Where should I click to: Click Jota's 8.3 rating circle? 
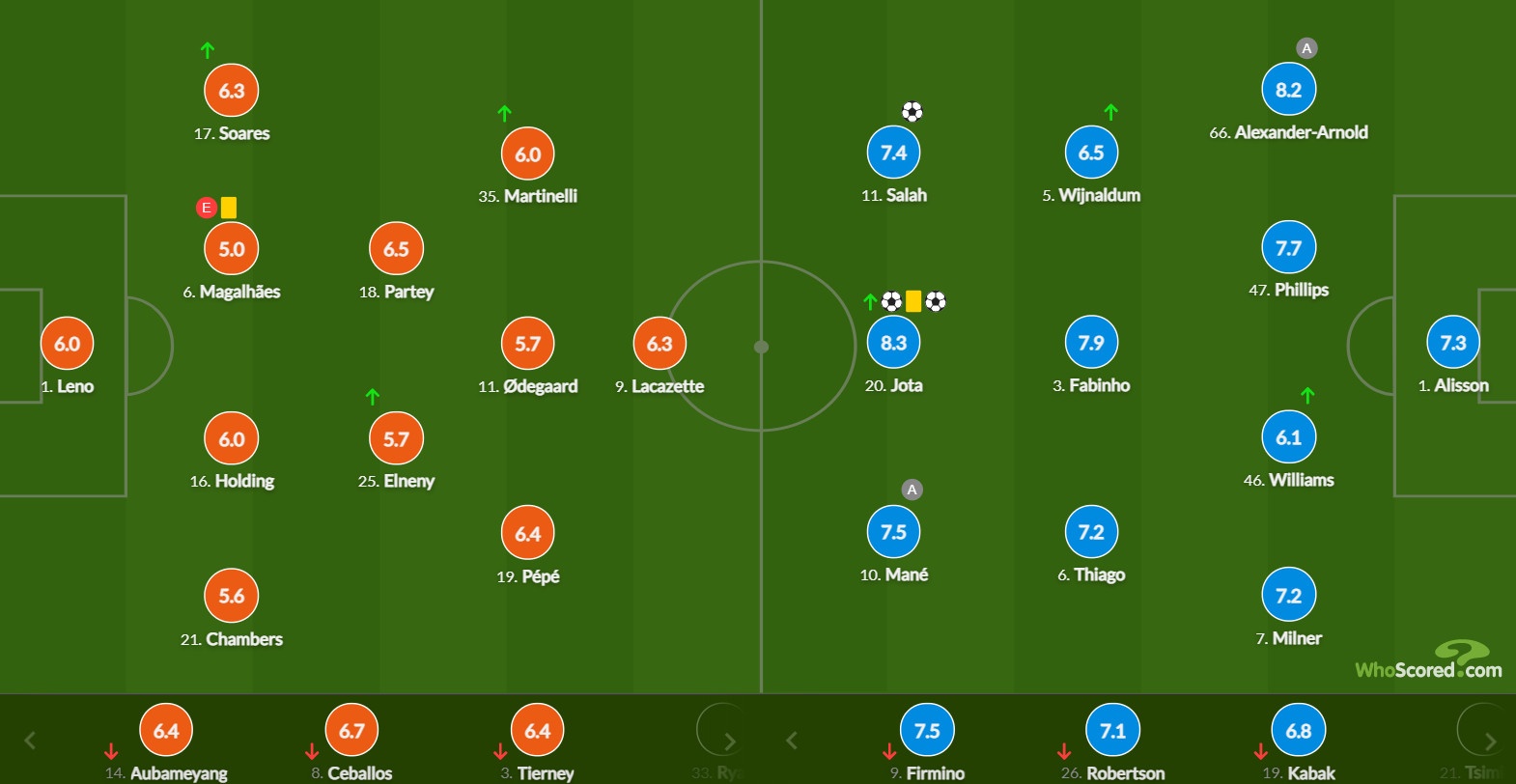coord(893,342)
